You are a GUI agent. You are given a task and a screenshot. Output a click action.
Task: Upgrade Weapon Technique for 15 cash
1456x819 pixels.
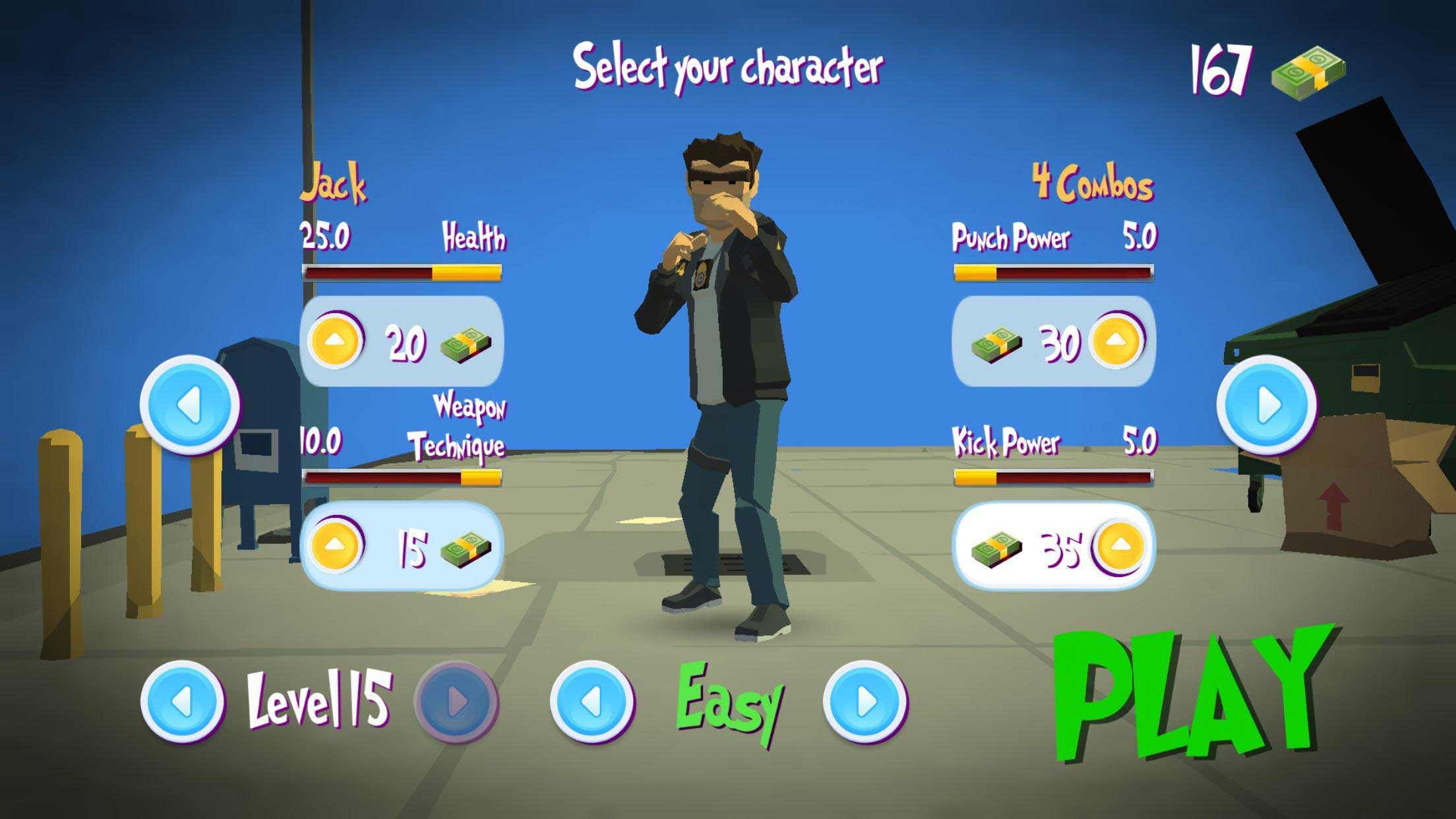pos(336,545)
